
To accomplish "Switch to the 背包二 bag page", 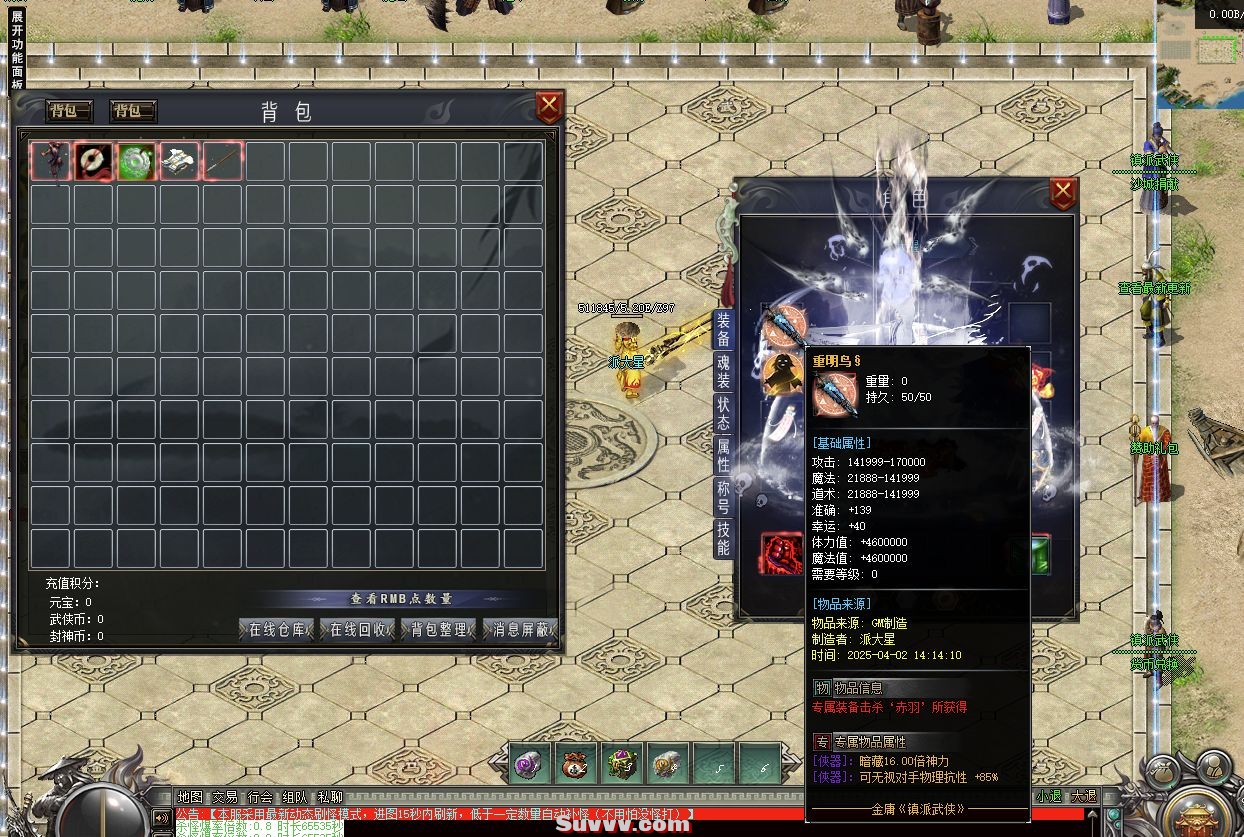I will [132, 111].
